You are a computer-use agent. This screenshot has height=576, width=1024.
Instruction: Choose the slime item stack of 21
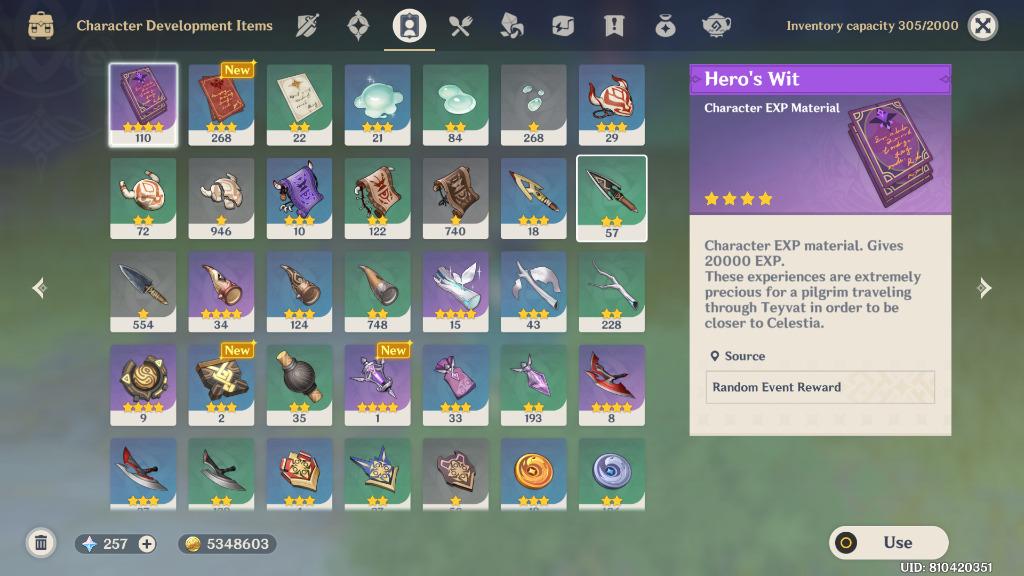coord(377,104)
